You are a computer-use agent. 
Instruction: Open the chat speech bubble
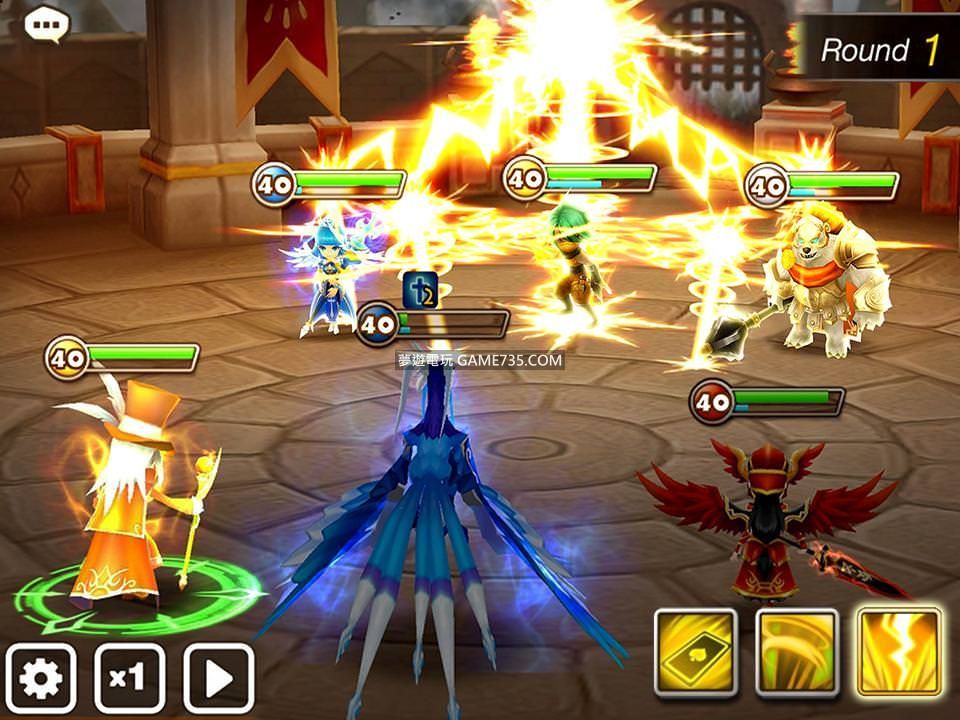[x=46, y=25]
